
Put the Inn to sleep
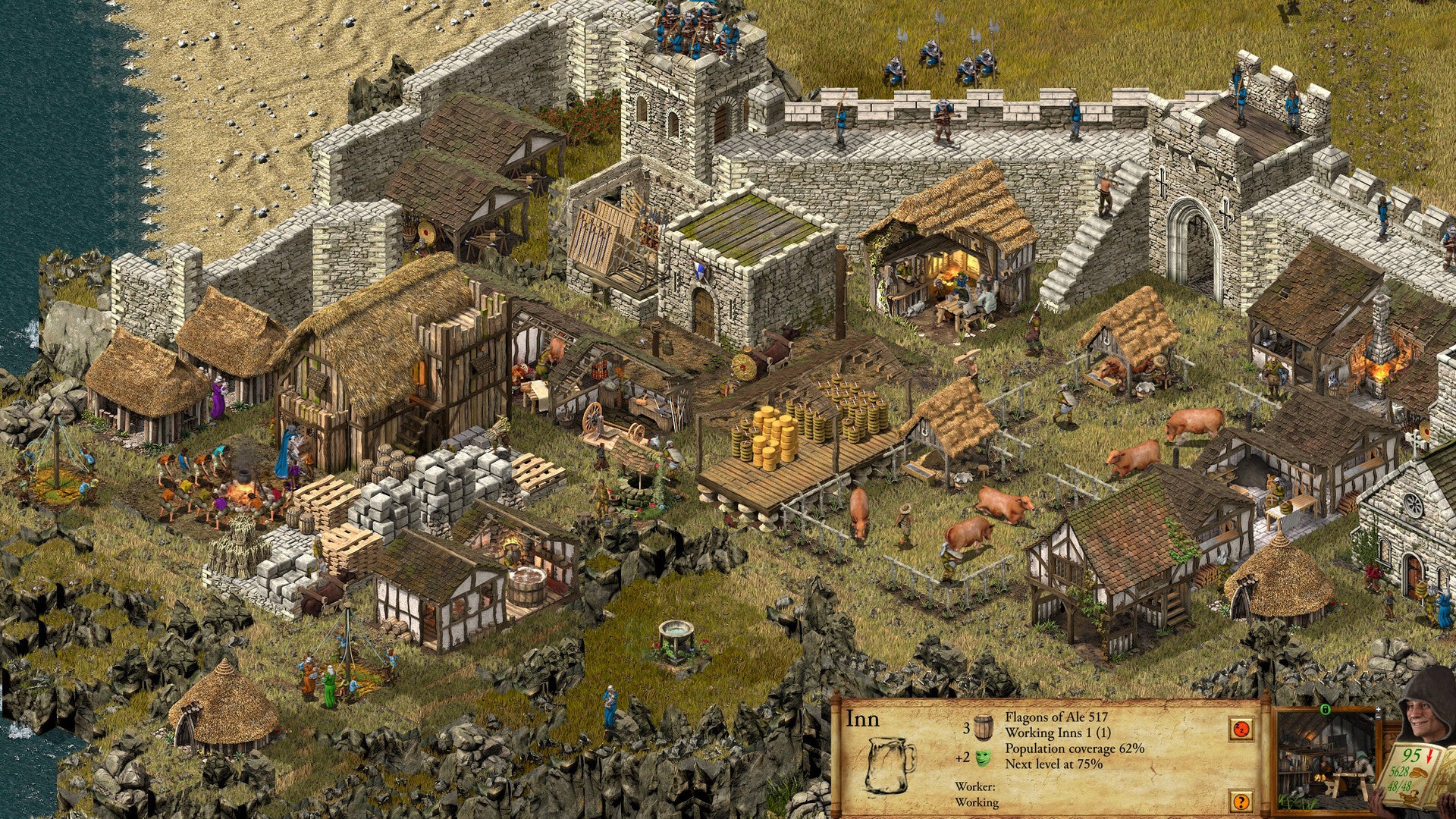1240,730
